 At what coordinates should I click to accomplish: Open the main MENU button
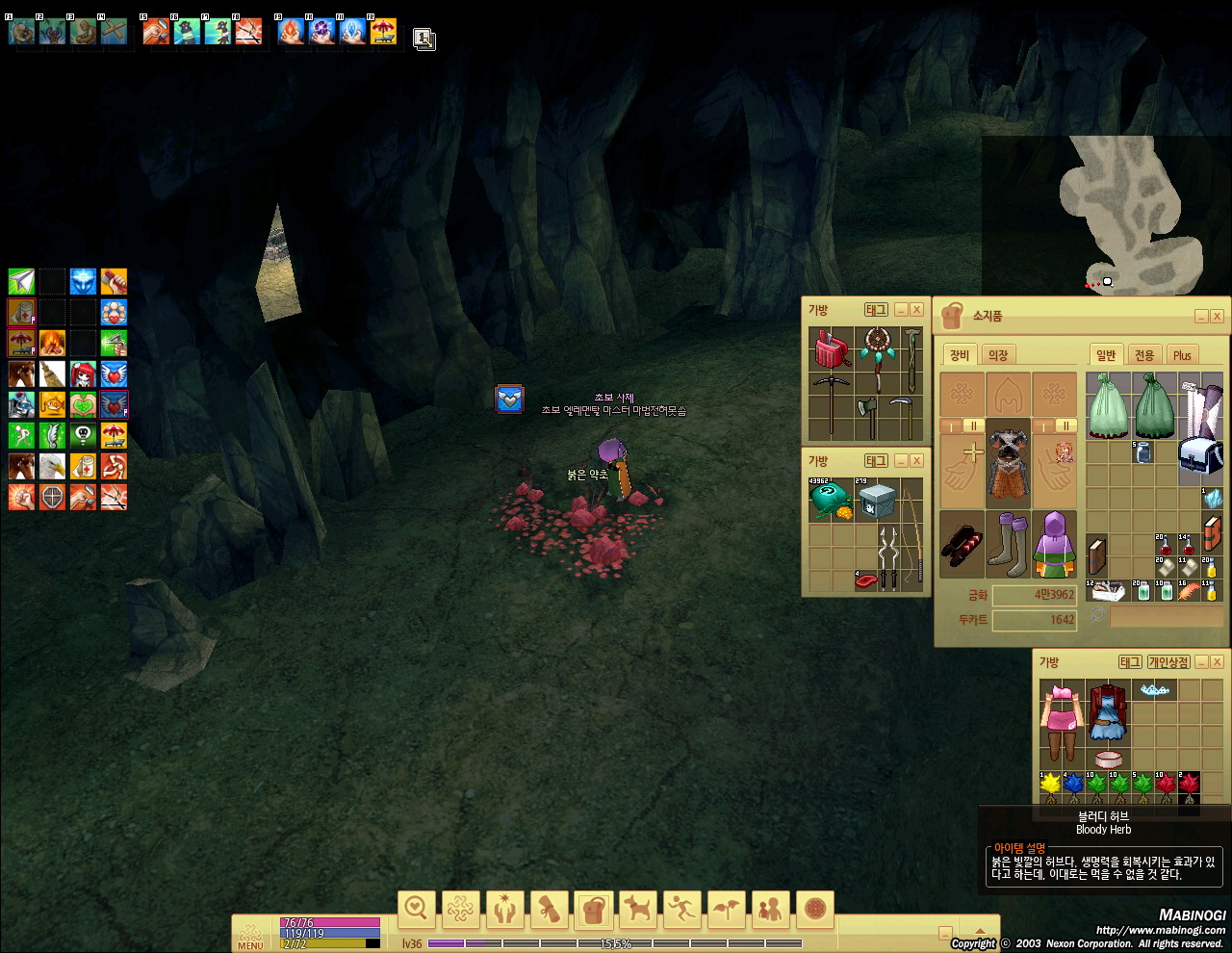(x=250, y=936)
